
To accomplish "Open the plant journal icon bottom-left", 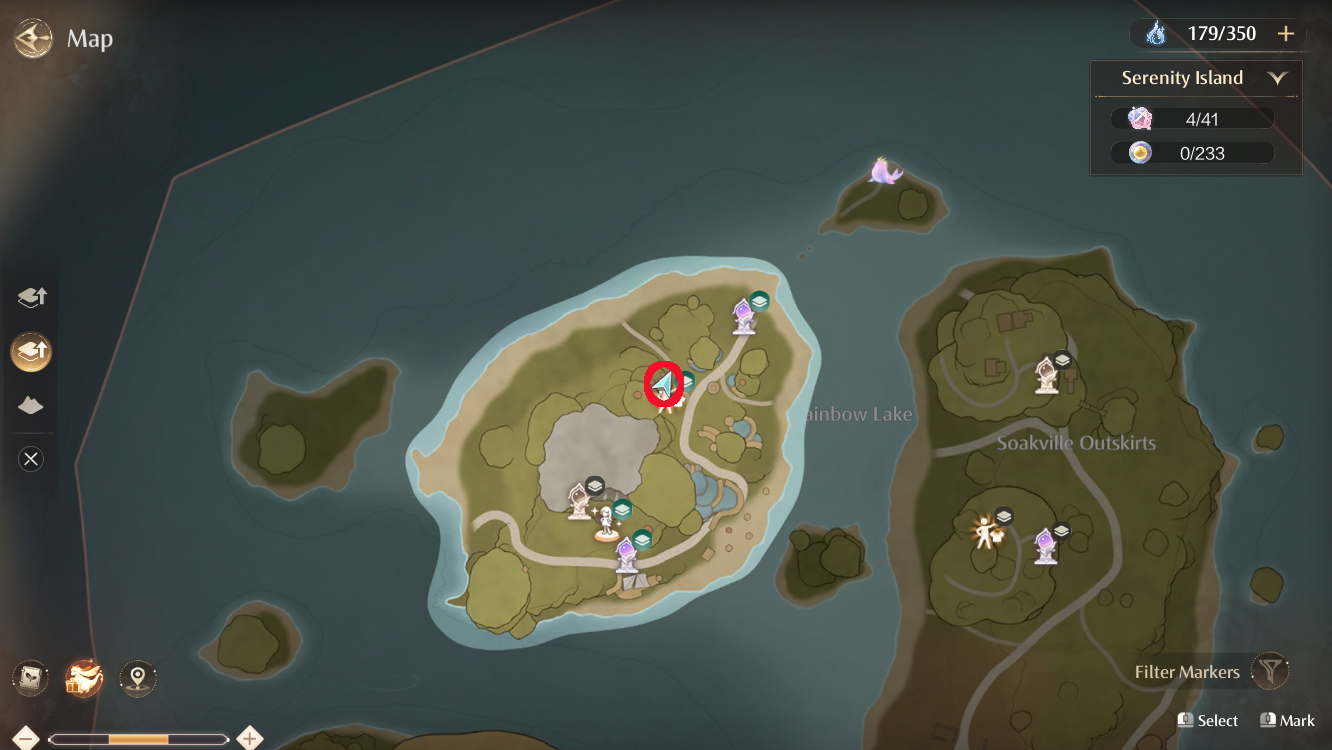I will point(30,677).
